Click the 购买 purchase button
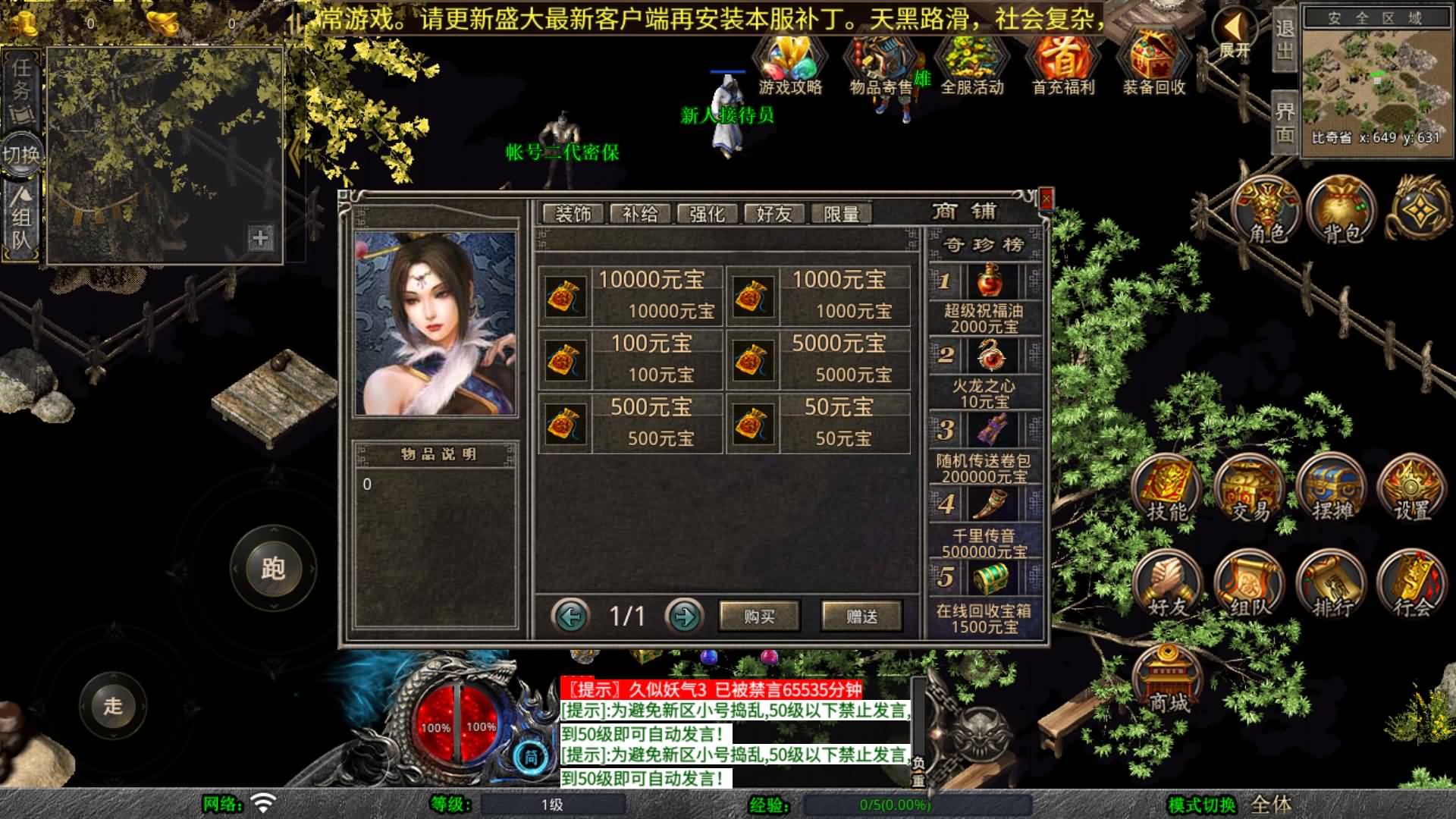The image size is (1456, 819). click(759, 617)
